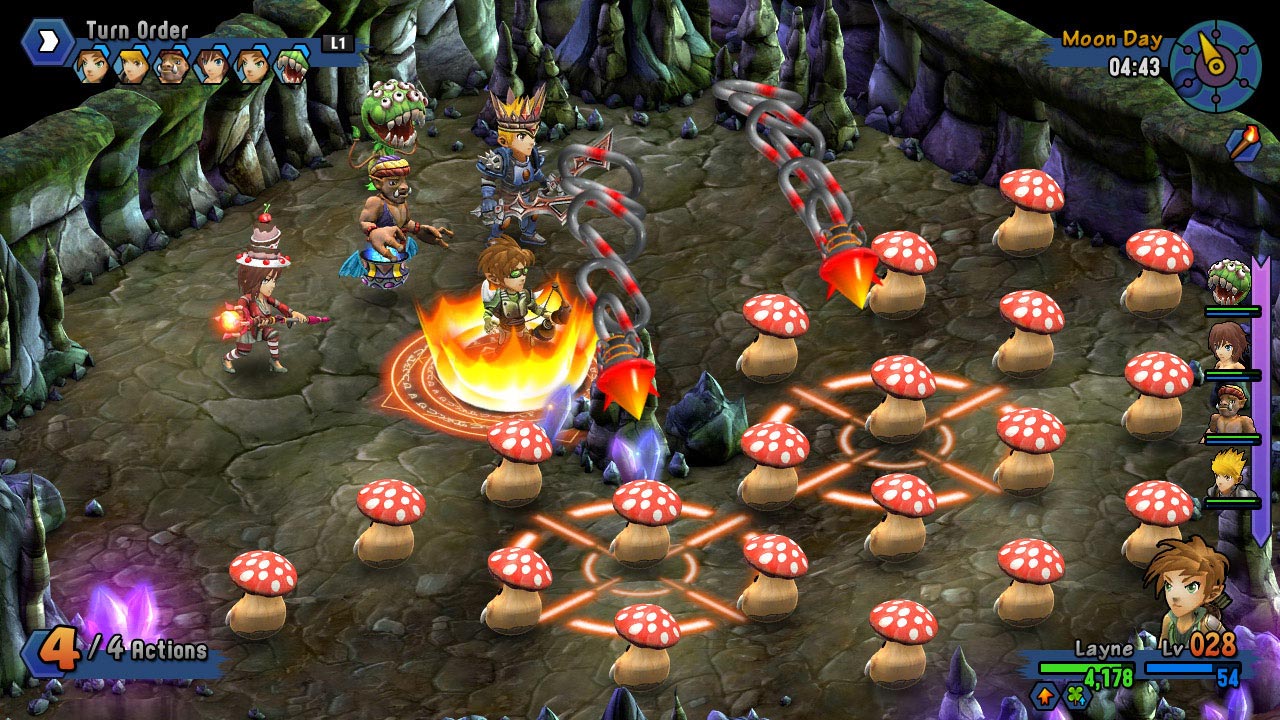Screen dimensions: 1280x720
Task: Click the clover icon under Layne's HP bar
Action: (1077, 696)
